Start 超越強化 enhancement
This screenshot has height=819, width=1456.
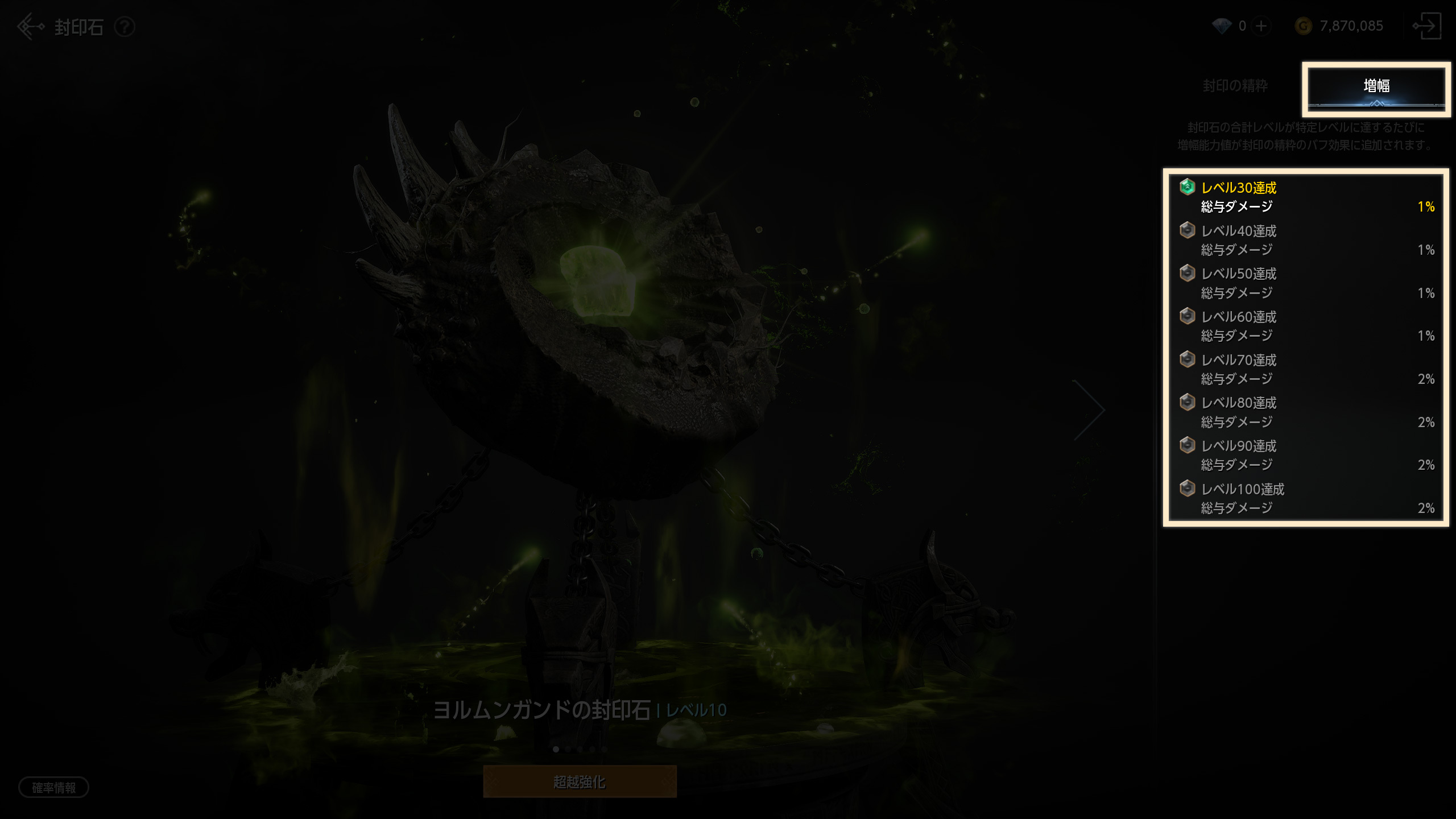click(580, 782)
